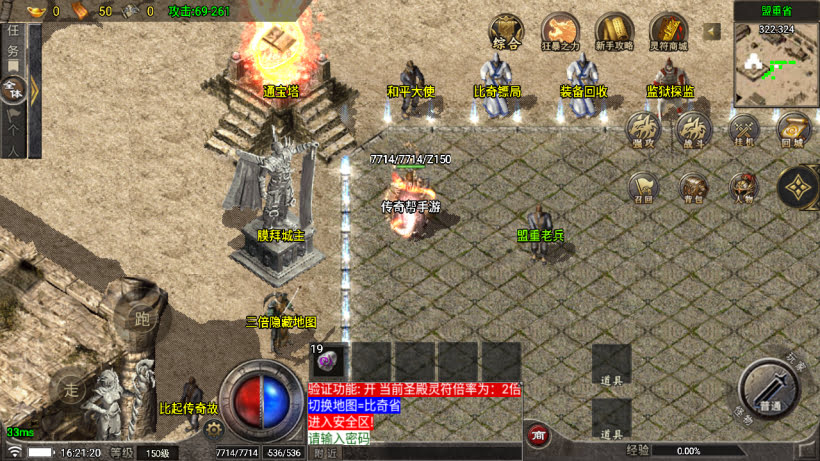Tap the 召回 recall button
Viewport: 820px width, 461px height.
coord(643,187)
